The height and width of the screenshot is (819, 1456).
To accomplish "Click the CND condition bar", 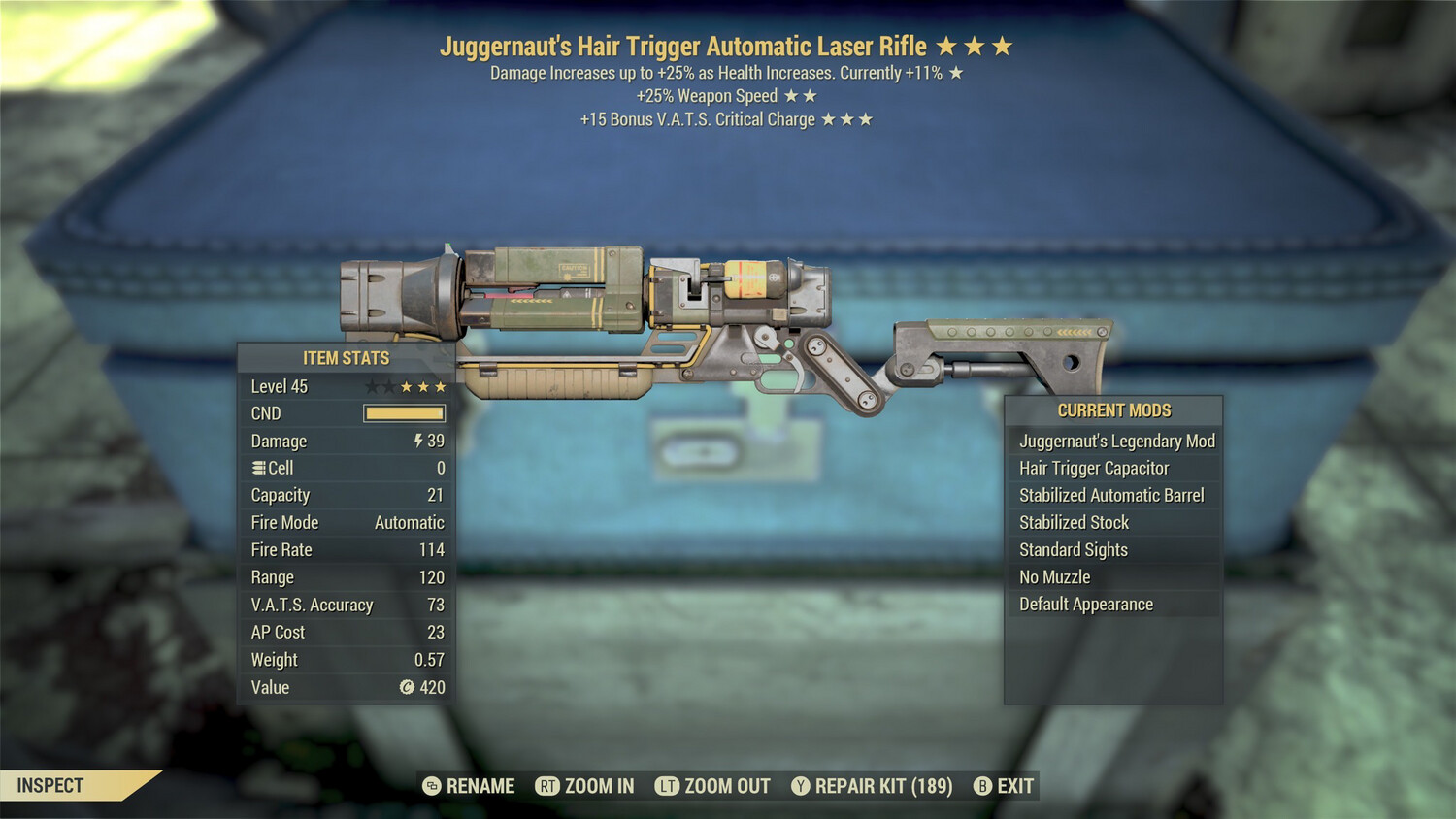I will (x=402, y=412).
